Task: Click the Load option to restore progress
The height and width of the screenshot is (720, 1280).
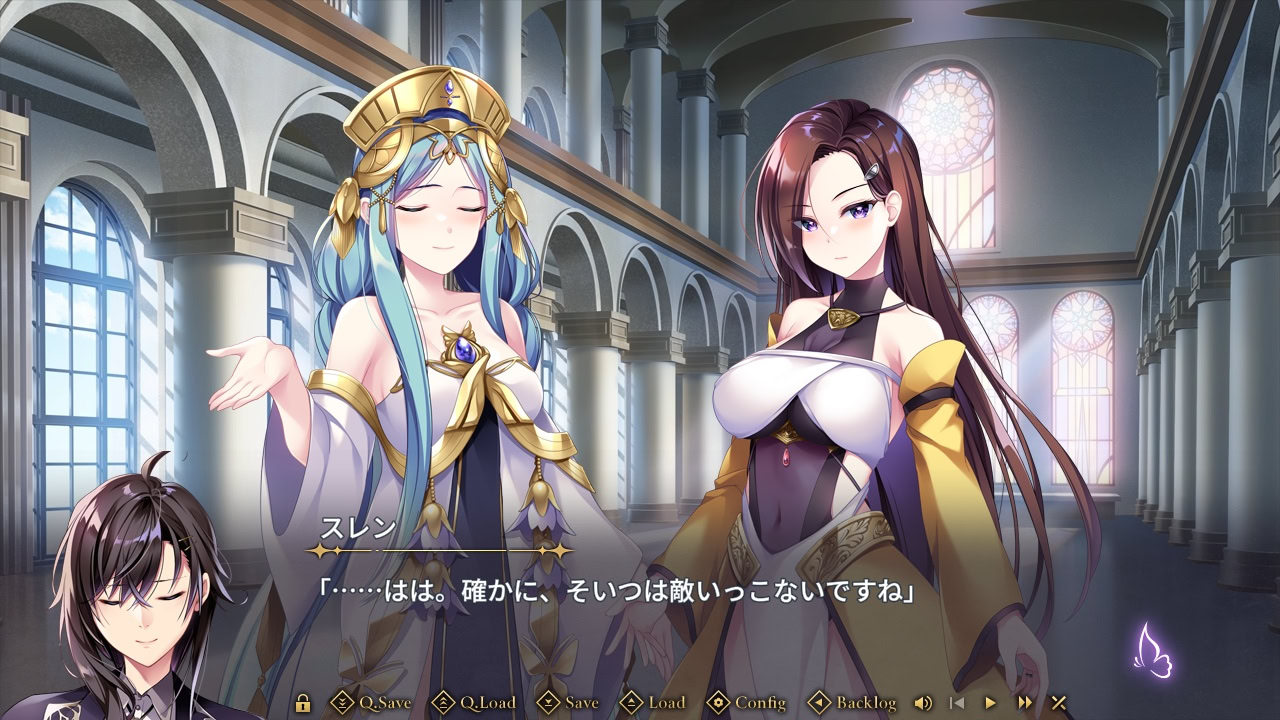Action: 666,703
